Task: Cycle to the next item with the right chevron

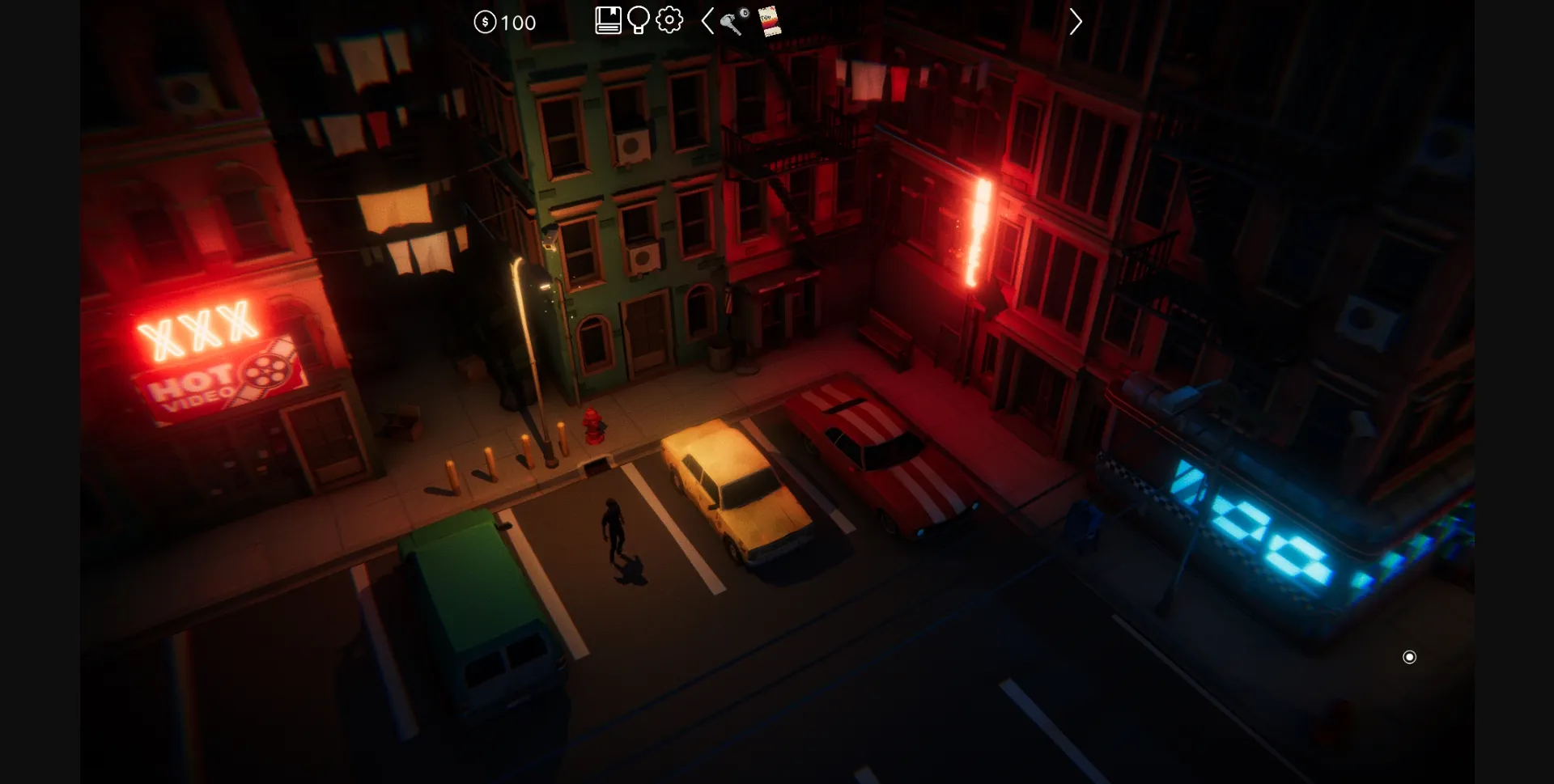Action: [x=1075, y=22]
